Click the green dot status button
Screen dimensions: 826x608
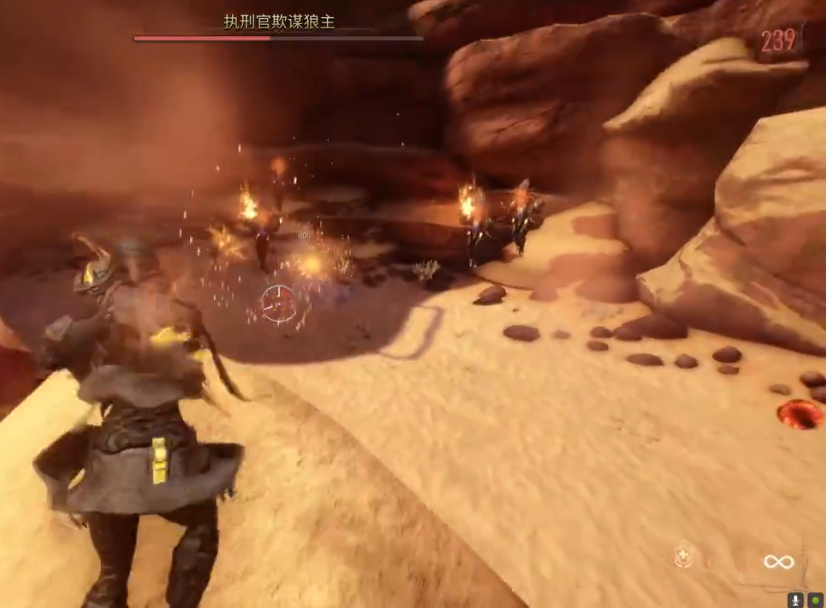[815, 600]
